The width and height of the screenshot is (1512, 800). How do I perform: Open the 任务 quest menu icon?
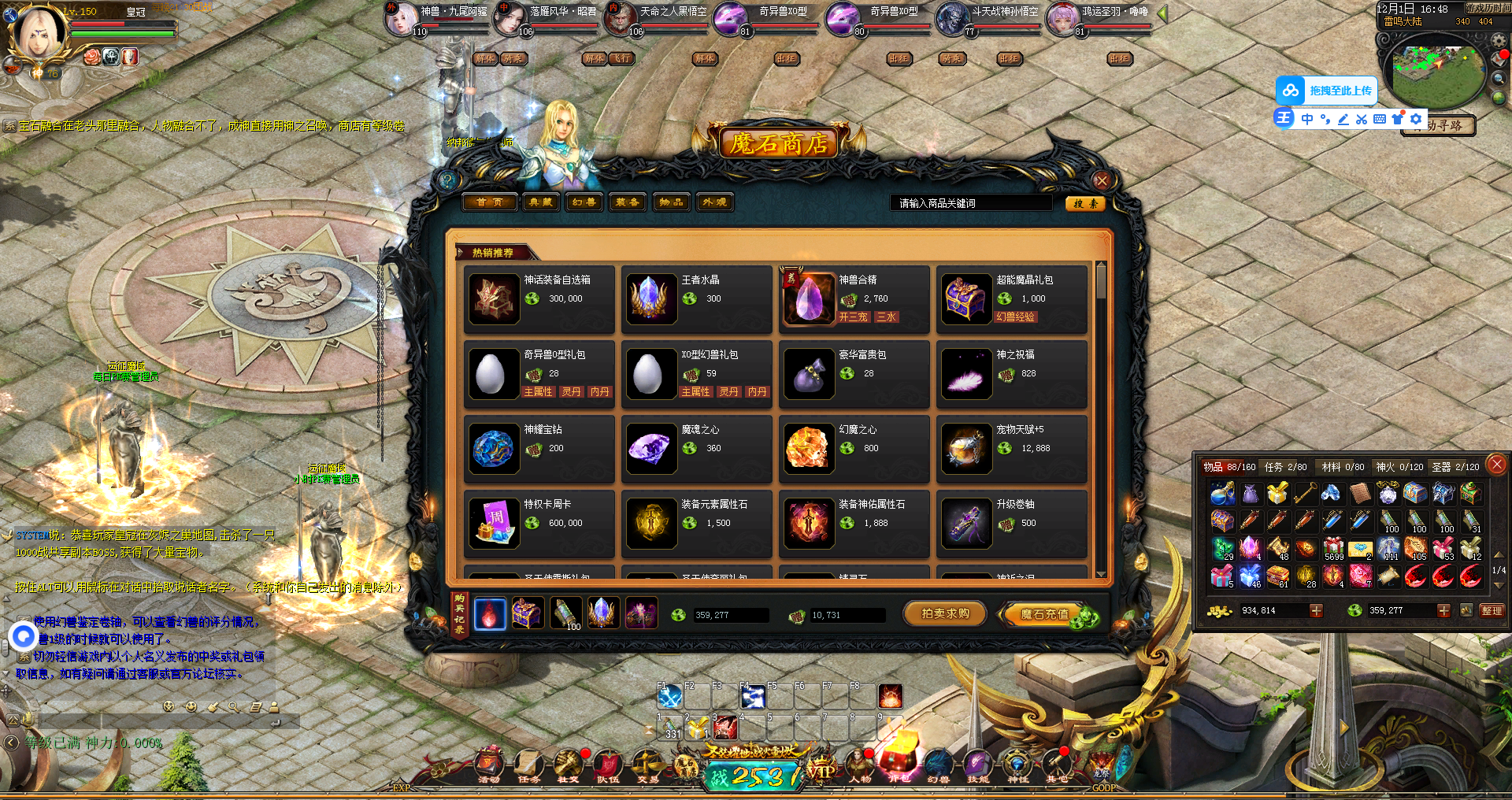pos(529,765)
